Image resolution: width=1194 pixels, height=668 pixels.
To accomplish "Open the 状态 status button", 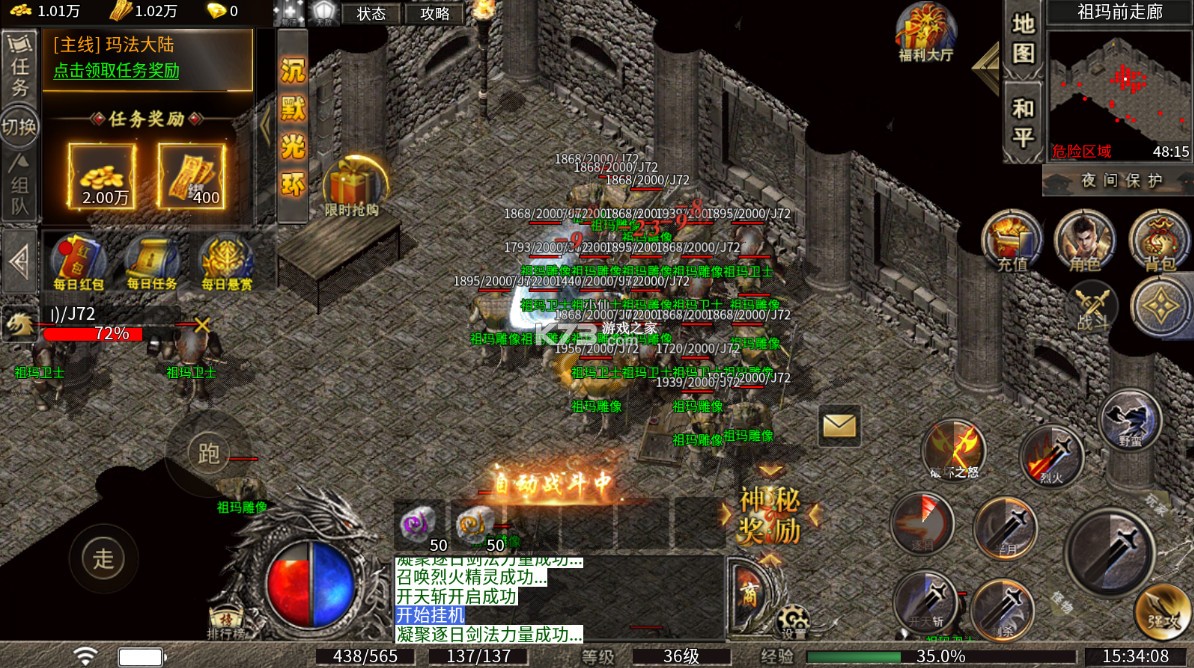I will pos(371,14).
